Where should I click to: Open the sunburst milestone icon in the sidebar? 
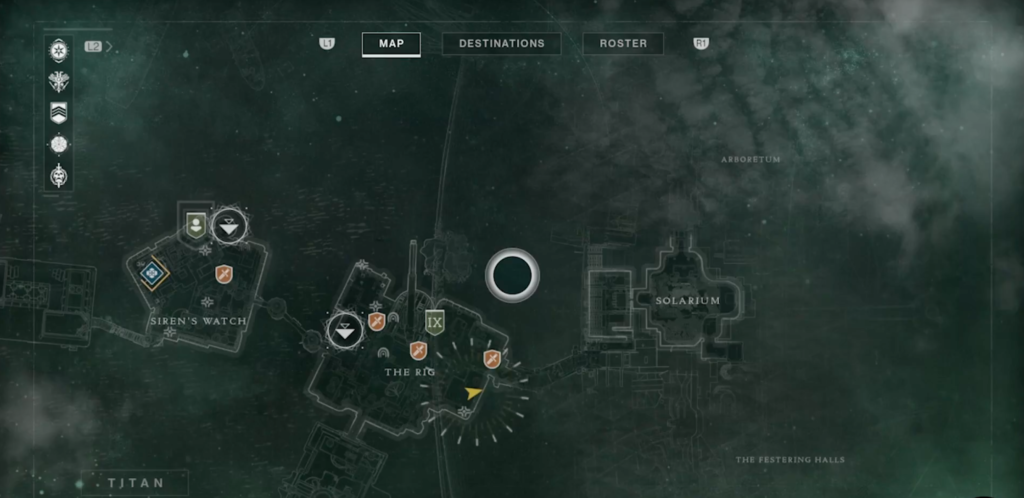59,49
